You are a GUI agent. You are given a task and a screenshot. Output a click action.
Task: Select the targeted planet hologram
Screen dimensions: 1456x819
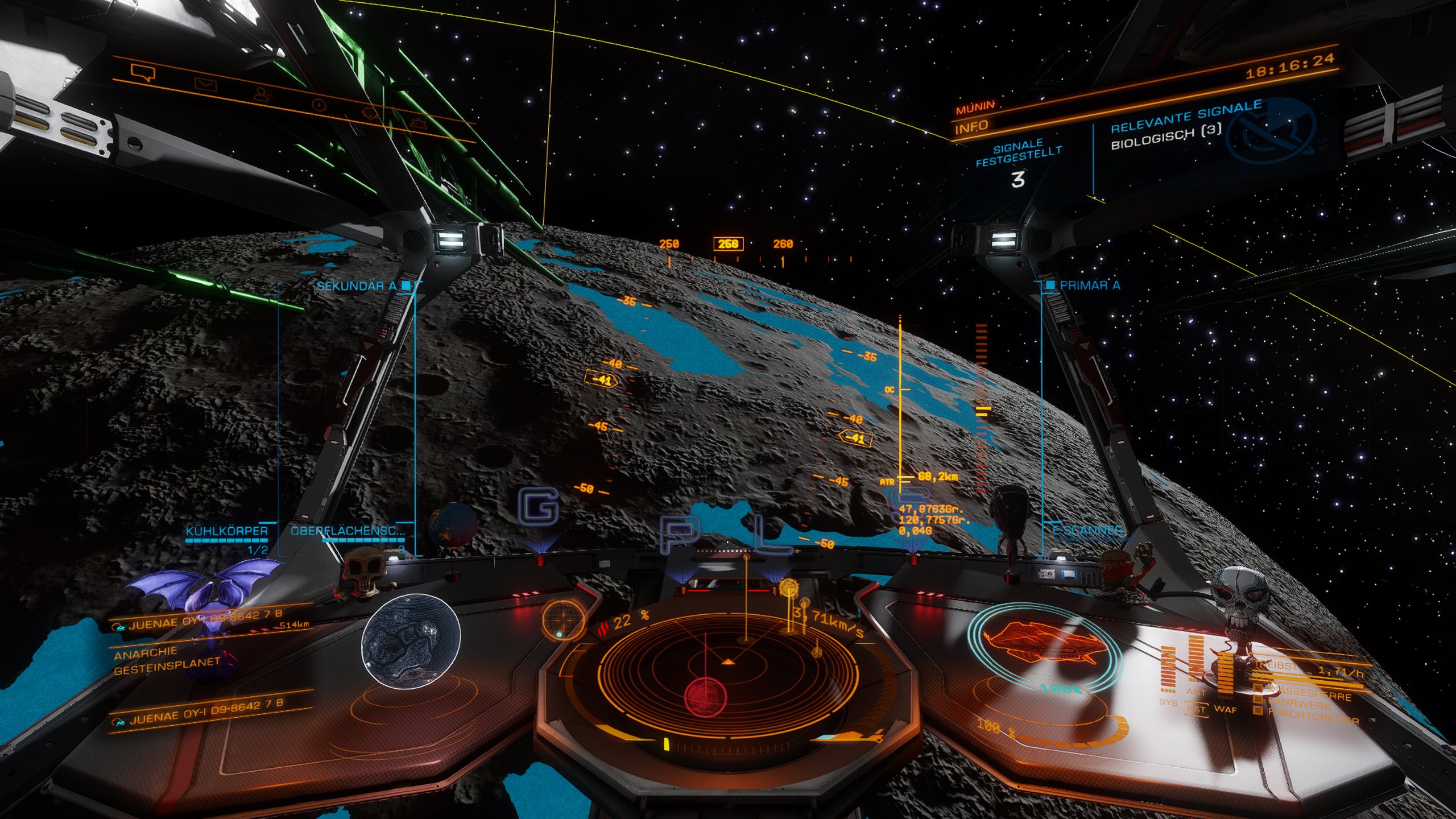(411, 638)
